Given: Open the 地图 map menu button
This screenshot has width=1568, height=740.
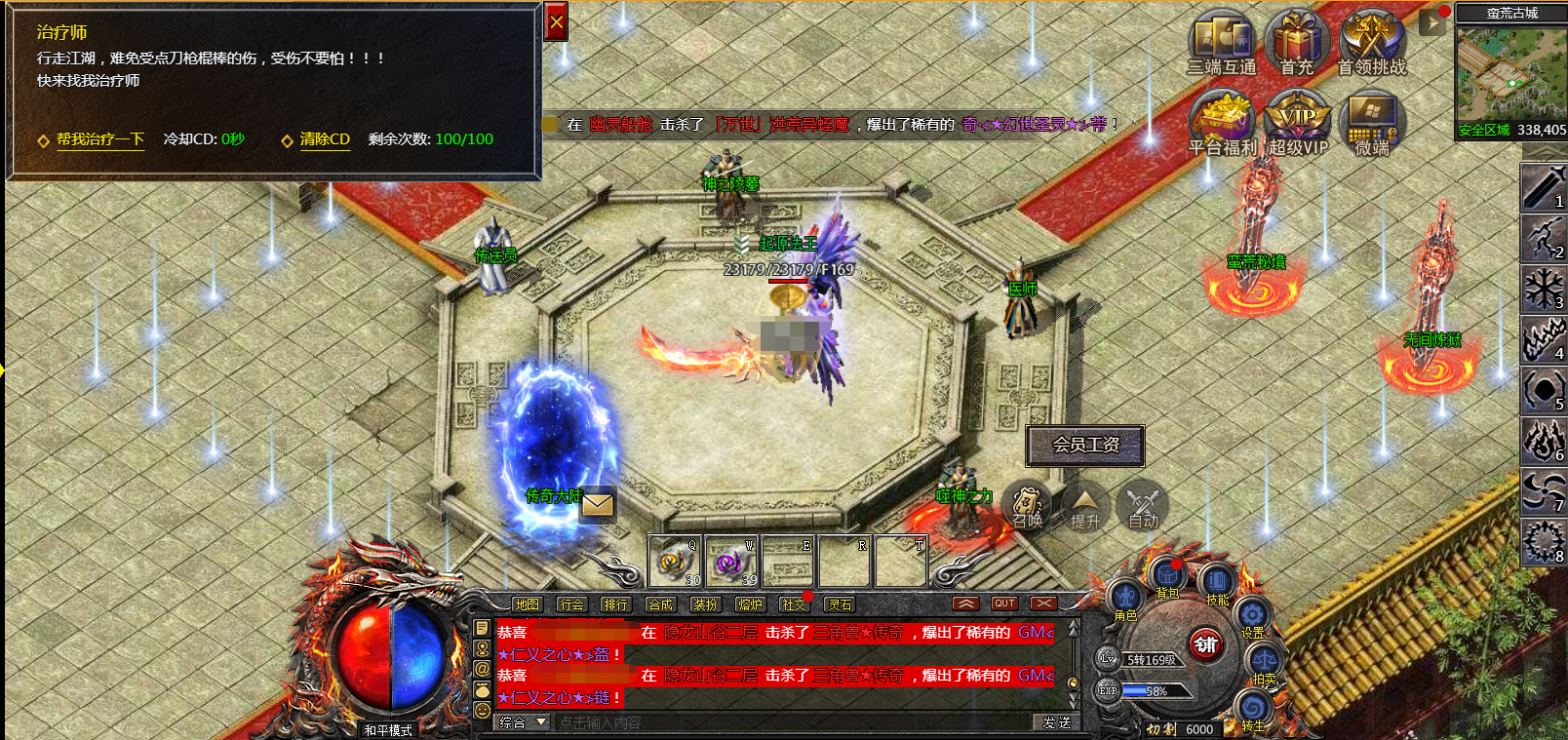Looking at the screenshot, I should click(527, 604).
